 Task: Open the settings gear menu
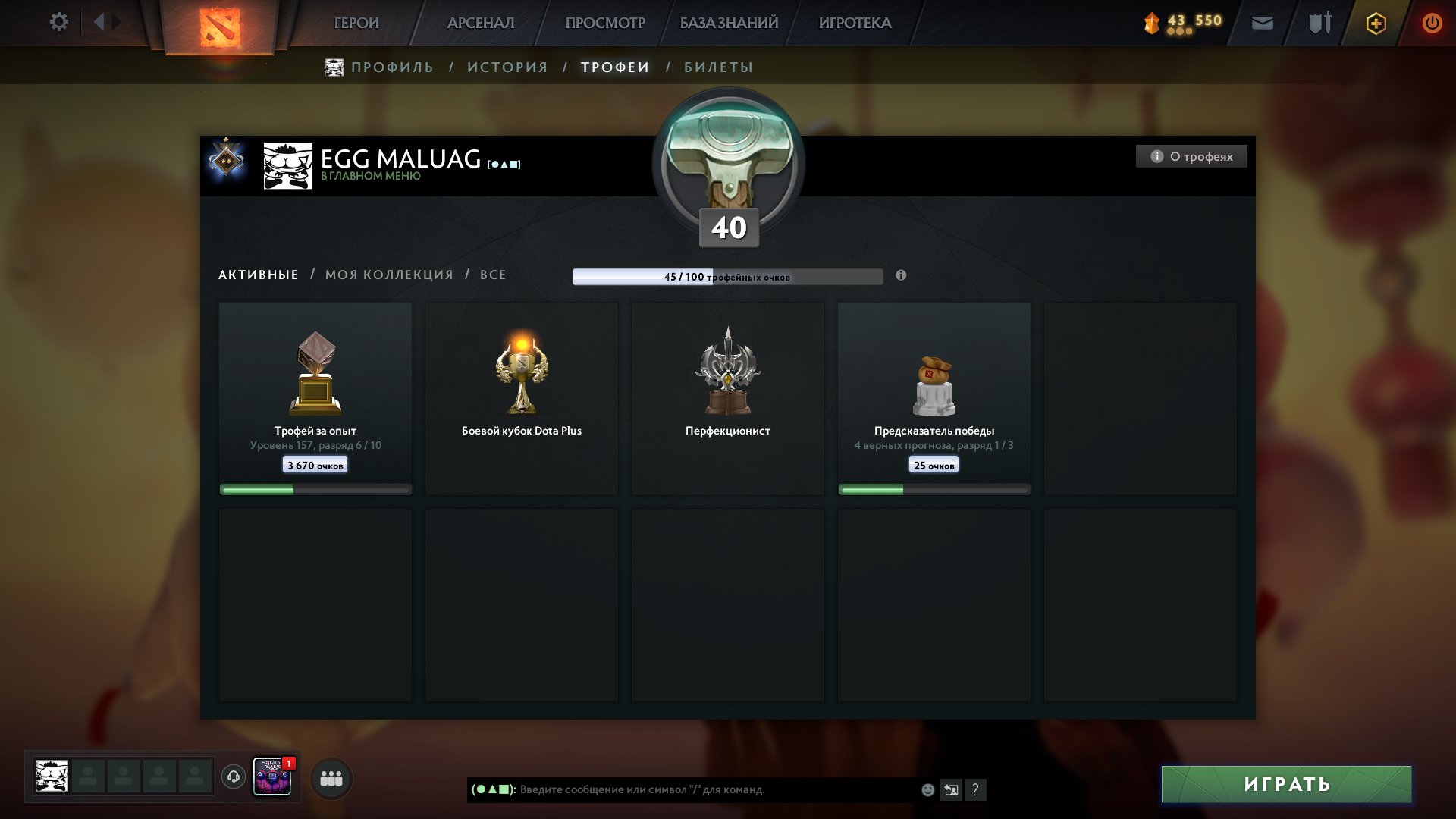pyautogui.click(x=58, y=22)
